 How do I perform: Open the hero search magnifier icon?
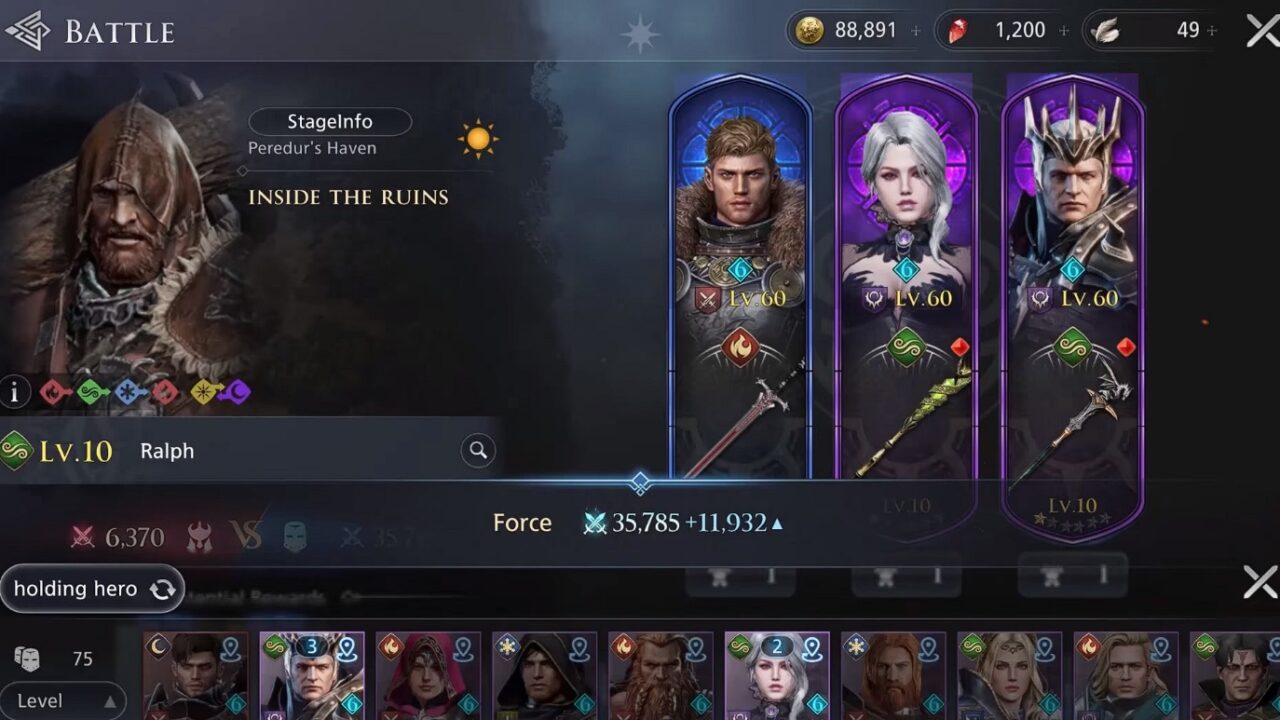click(x=477, y=451)
